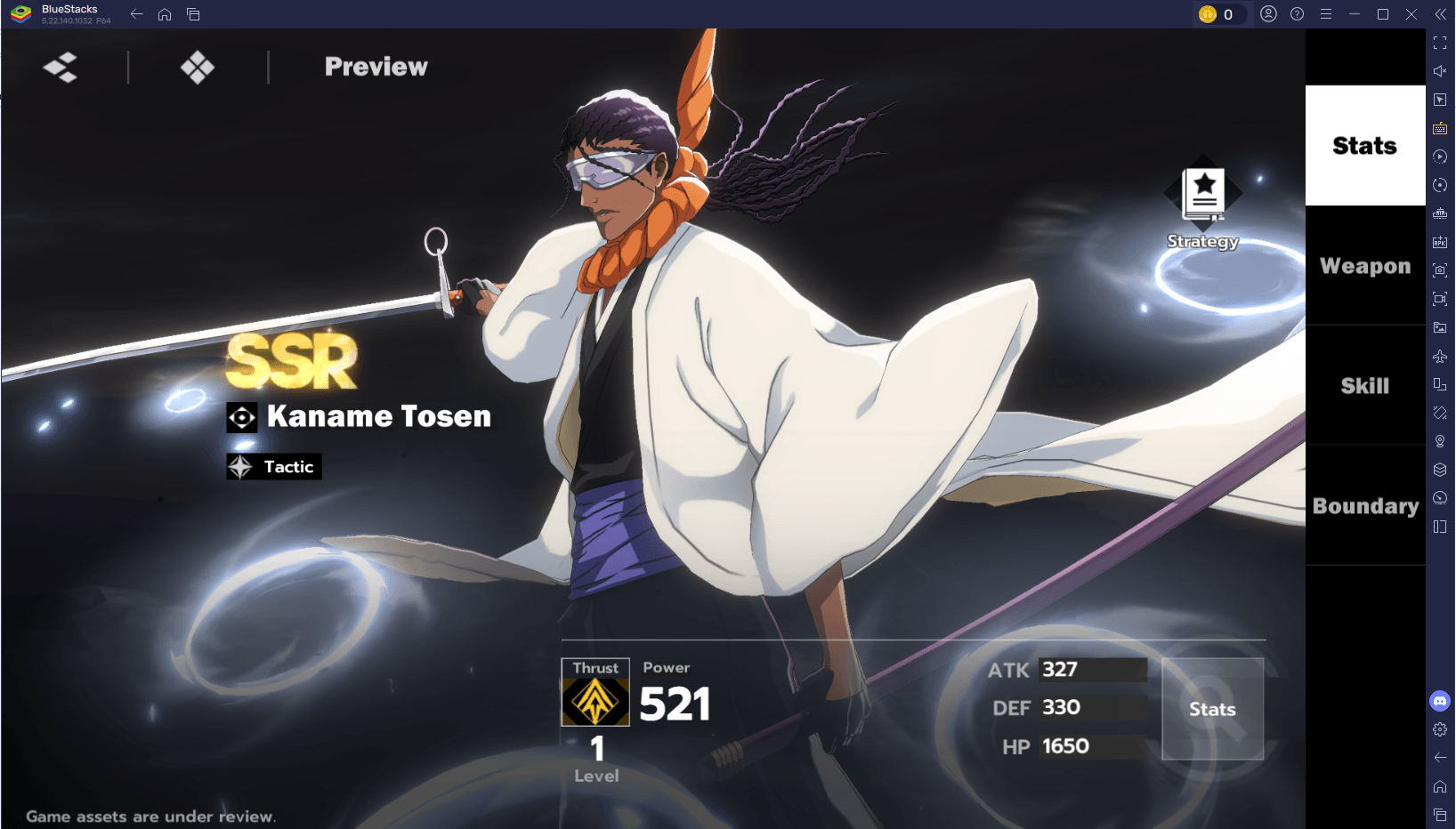Open game controls keyboard settings
This screenshot has width=1456, height=829.
click(1440, 128)
